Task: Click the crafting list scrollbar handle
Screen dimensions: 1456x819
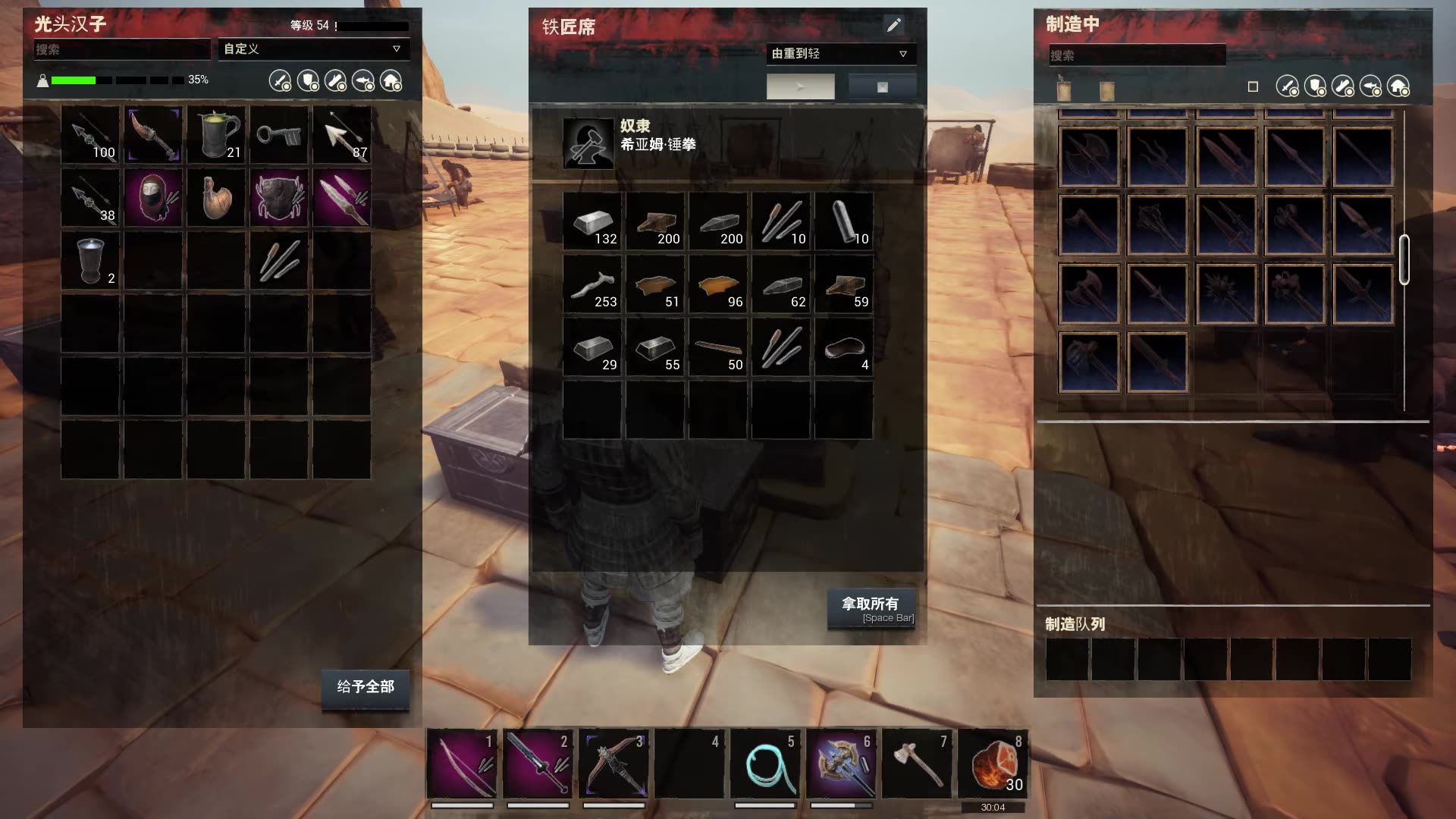Action: (x=1404, y=259)
